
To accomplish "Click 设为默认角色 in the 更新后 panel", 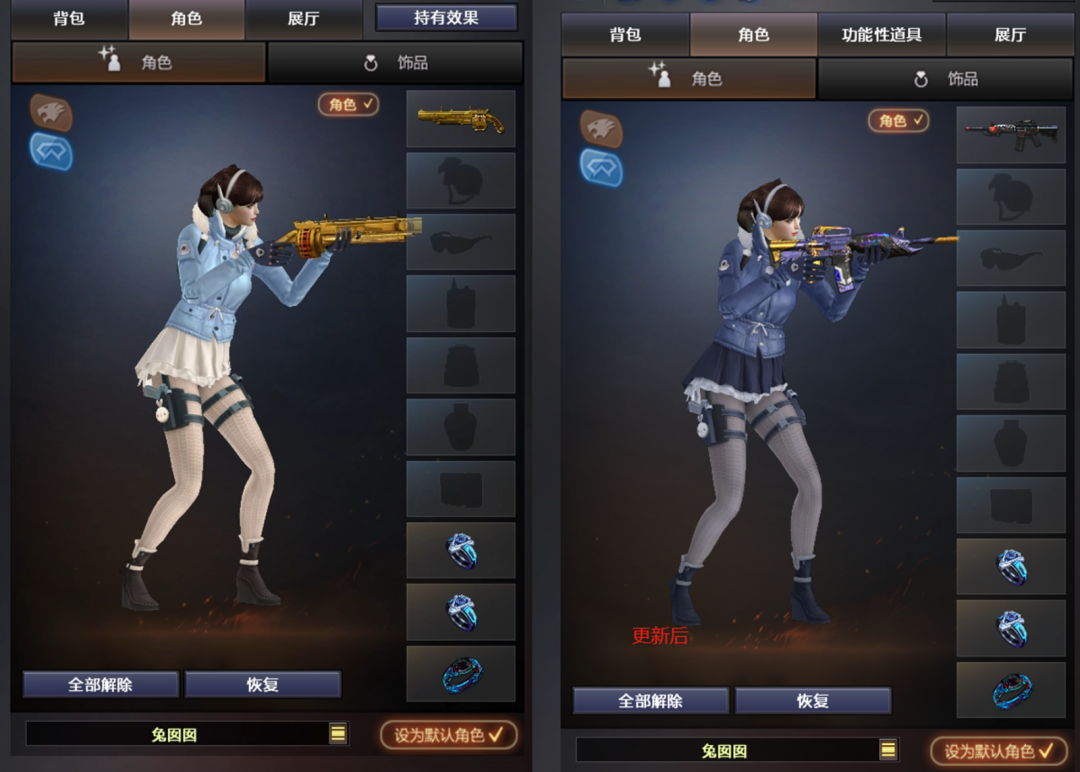I will coord(999,751).
